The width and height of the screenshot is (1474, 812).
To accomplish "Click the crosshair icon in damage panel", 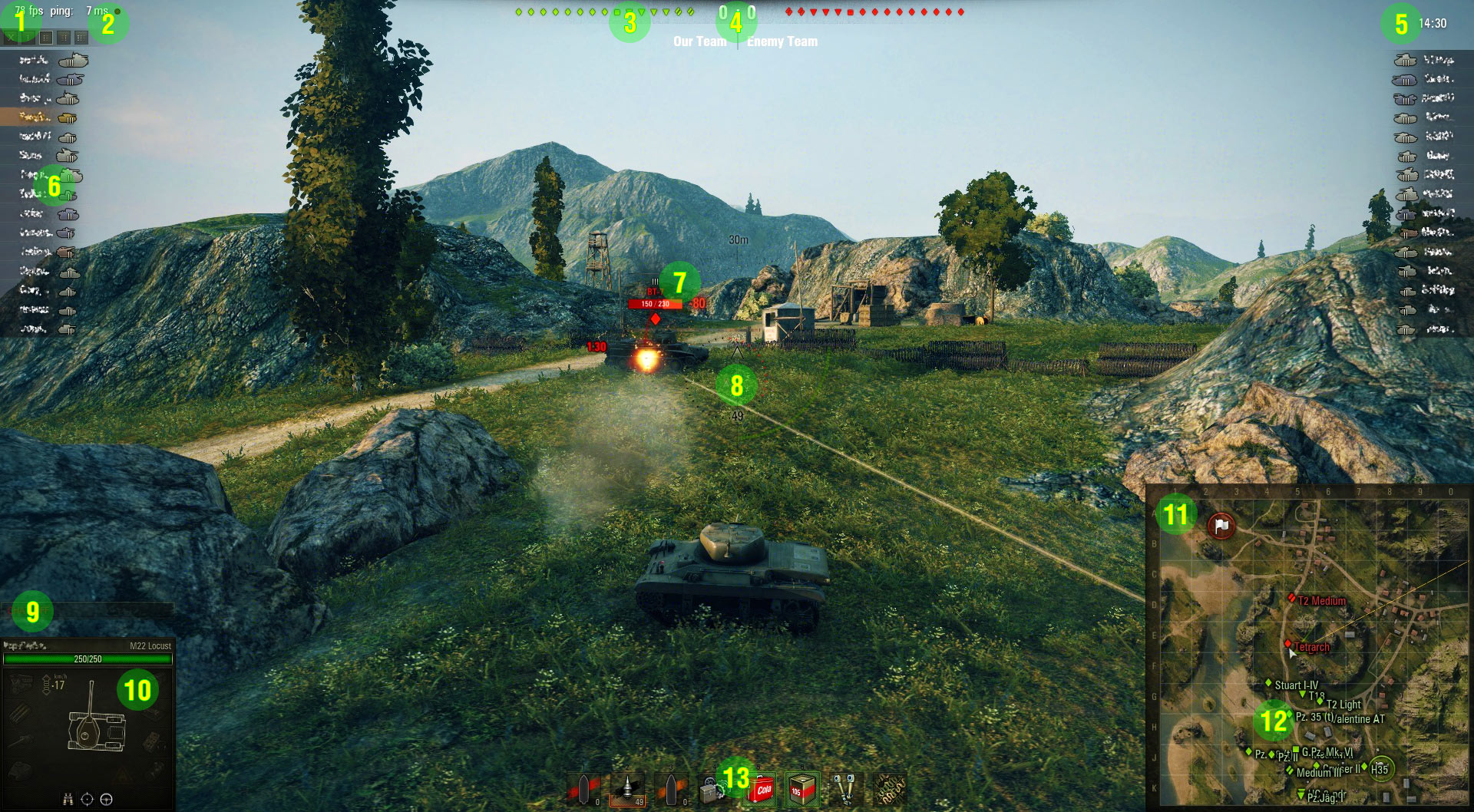I will [87, 800].
